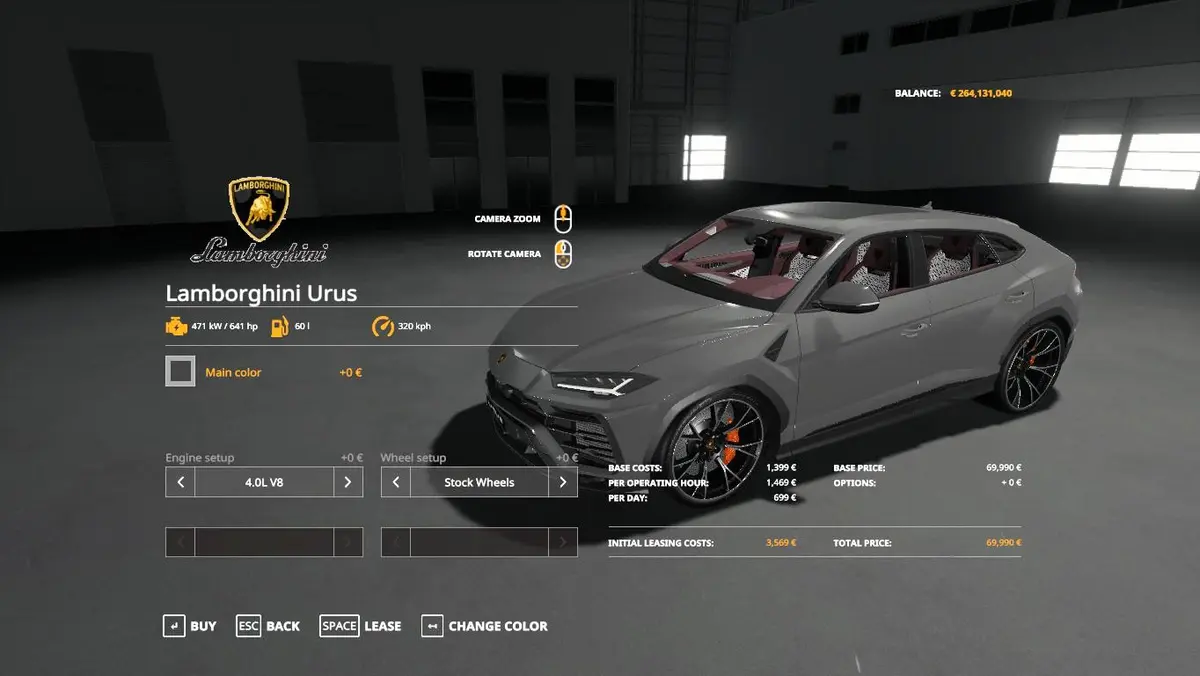Image resolution: width=1200 pixels, height=676 pixels.
Task: Lease the vehicle instead of buying
Action: click(360, 626)
